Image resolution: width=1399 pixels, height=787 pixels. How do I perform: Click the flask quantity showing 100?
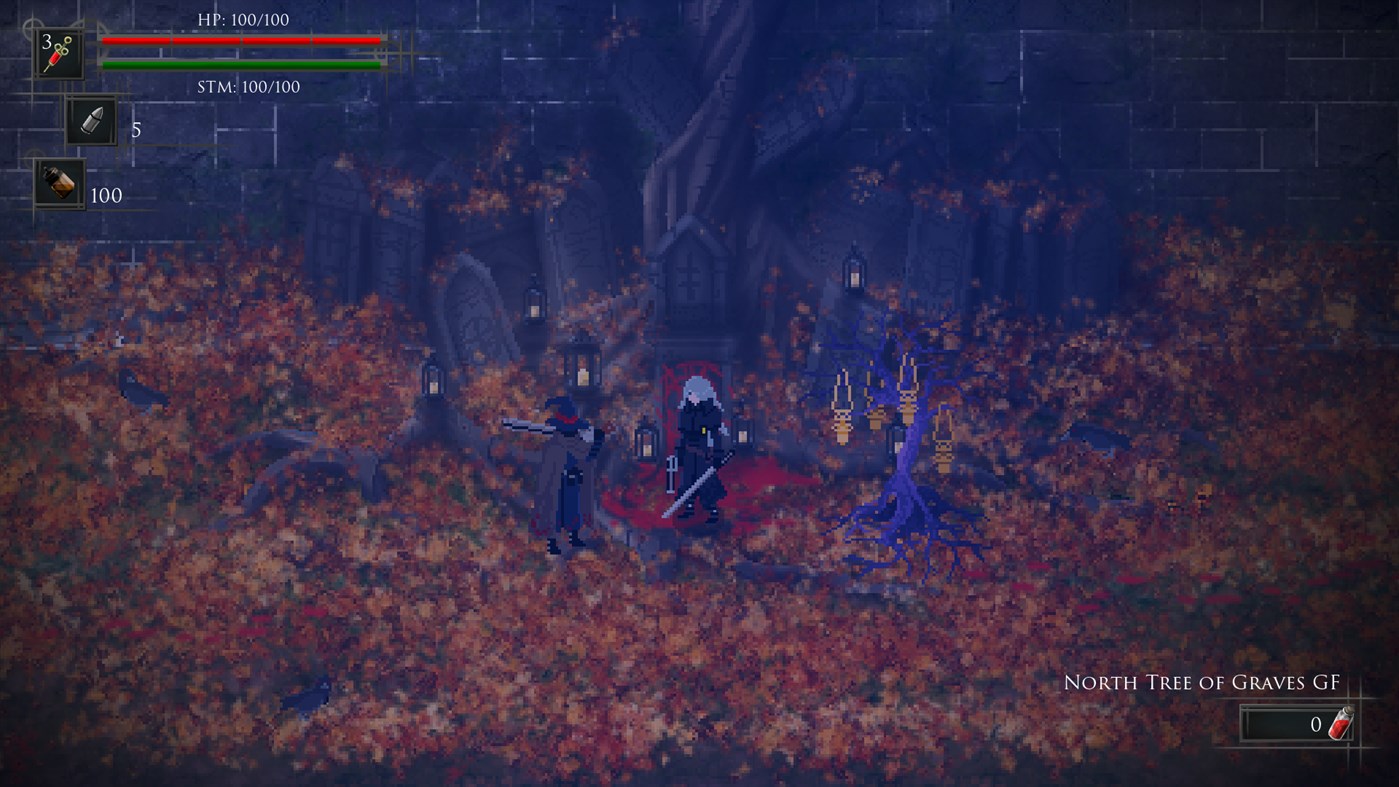pyautogui.click(x=105, y=196)
